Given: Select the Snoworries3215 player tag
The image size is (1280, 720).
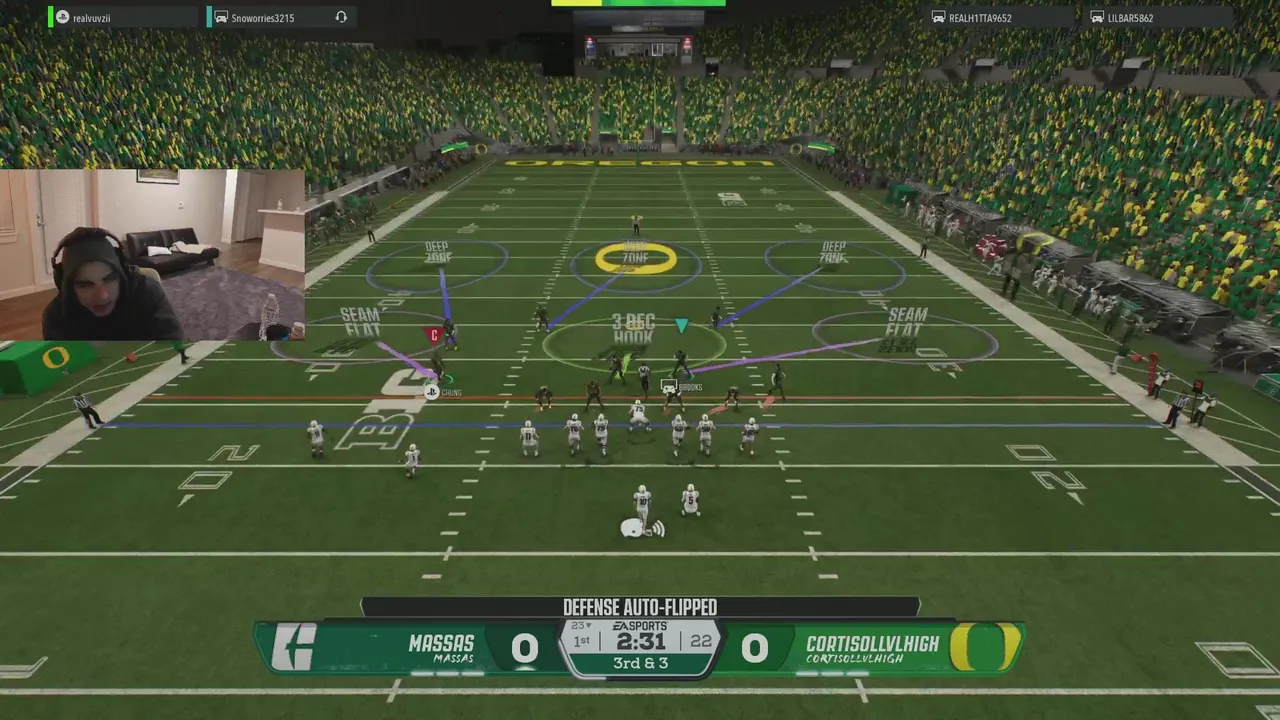Looking at the screenshot, I should point(262,17).
